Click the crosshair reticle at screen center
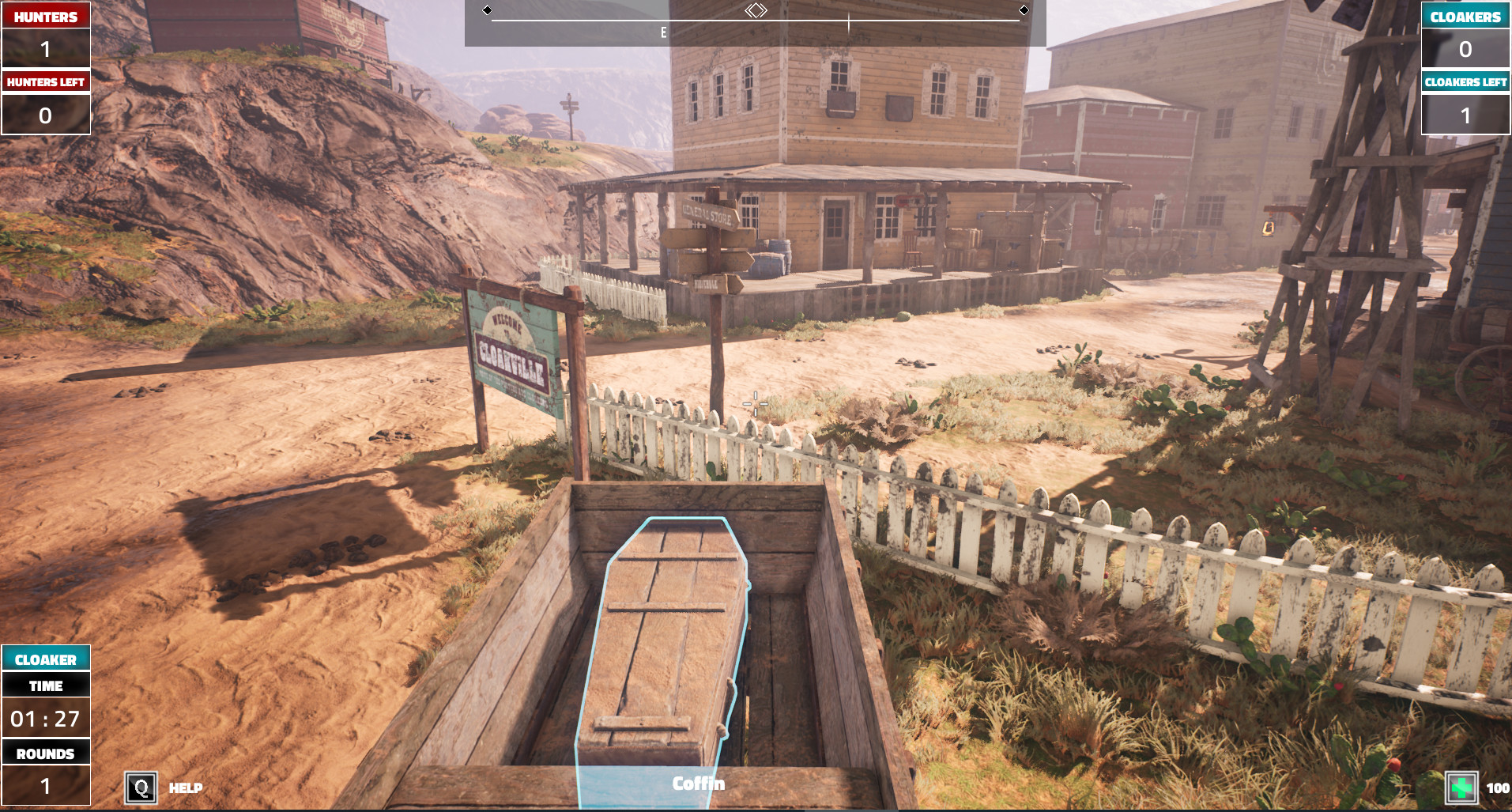This screenshot has width=1512, height=812. (755, 403)
